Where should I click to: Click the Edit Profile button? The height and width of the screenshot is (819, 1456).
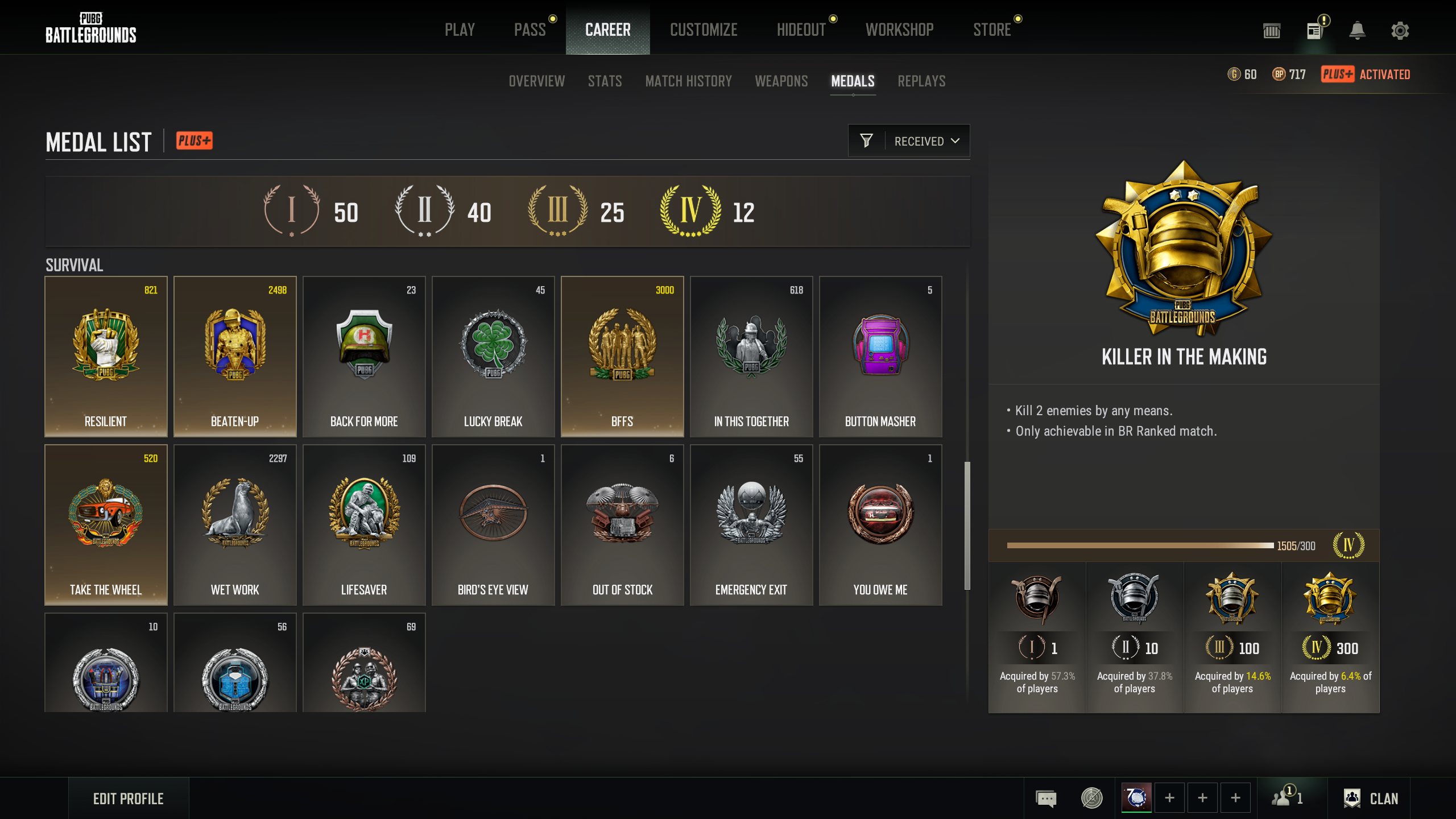coord(129,799)
